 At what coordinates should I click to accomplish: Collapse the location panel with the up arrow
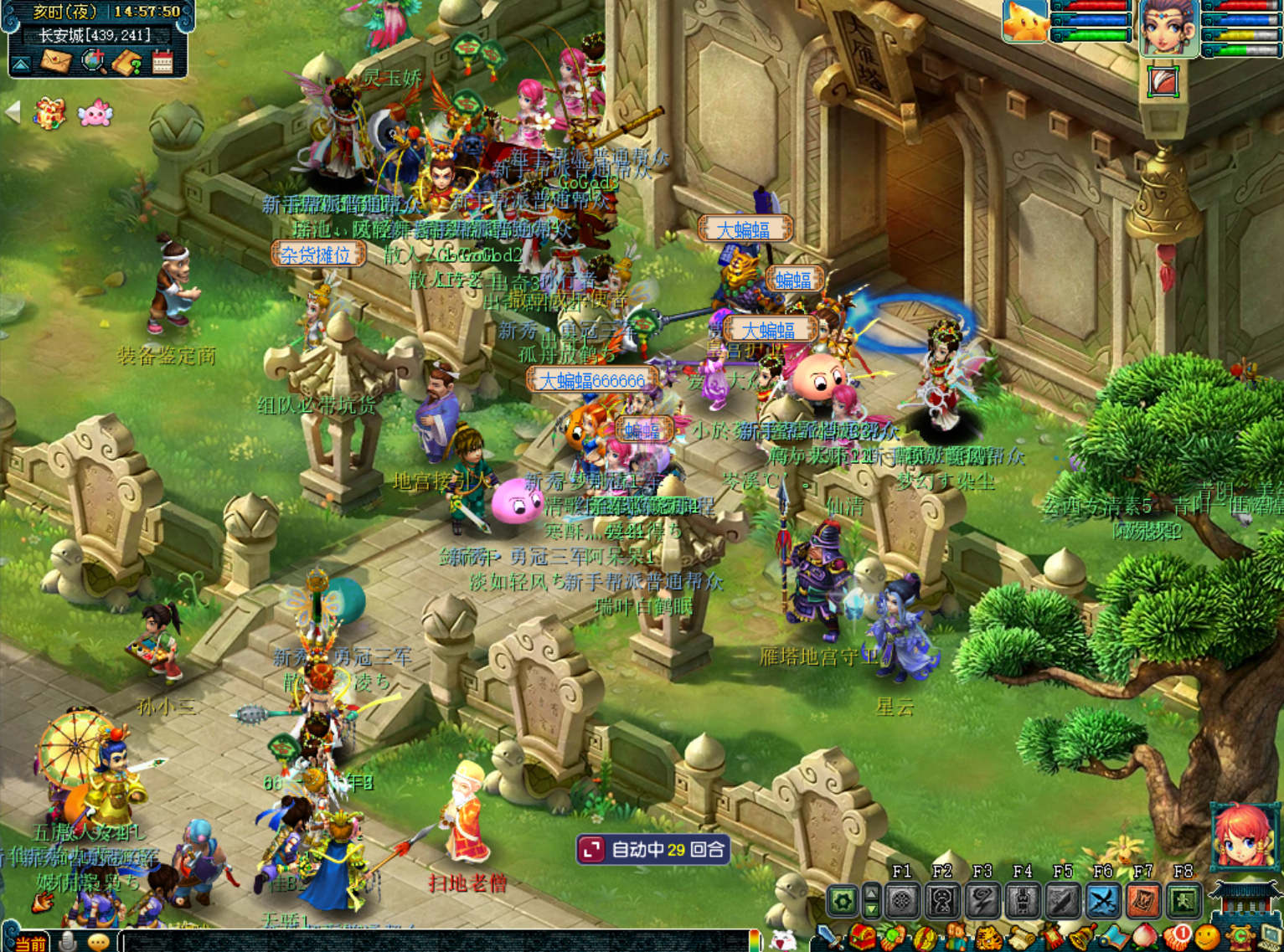(21, 64)
